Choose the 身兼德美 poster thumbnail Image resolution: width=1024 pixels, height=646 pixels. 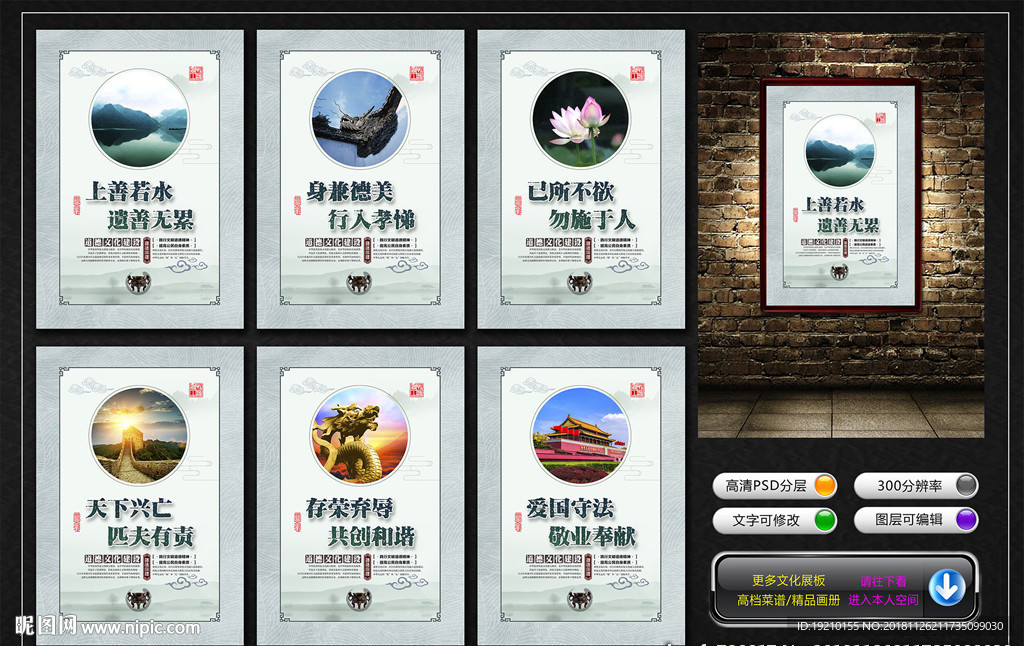[360, 180]
